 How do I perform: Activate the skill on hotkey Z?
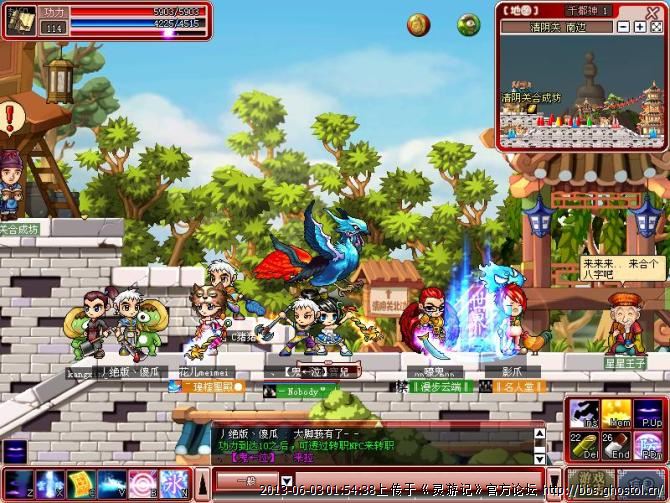tap(21, 483)
